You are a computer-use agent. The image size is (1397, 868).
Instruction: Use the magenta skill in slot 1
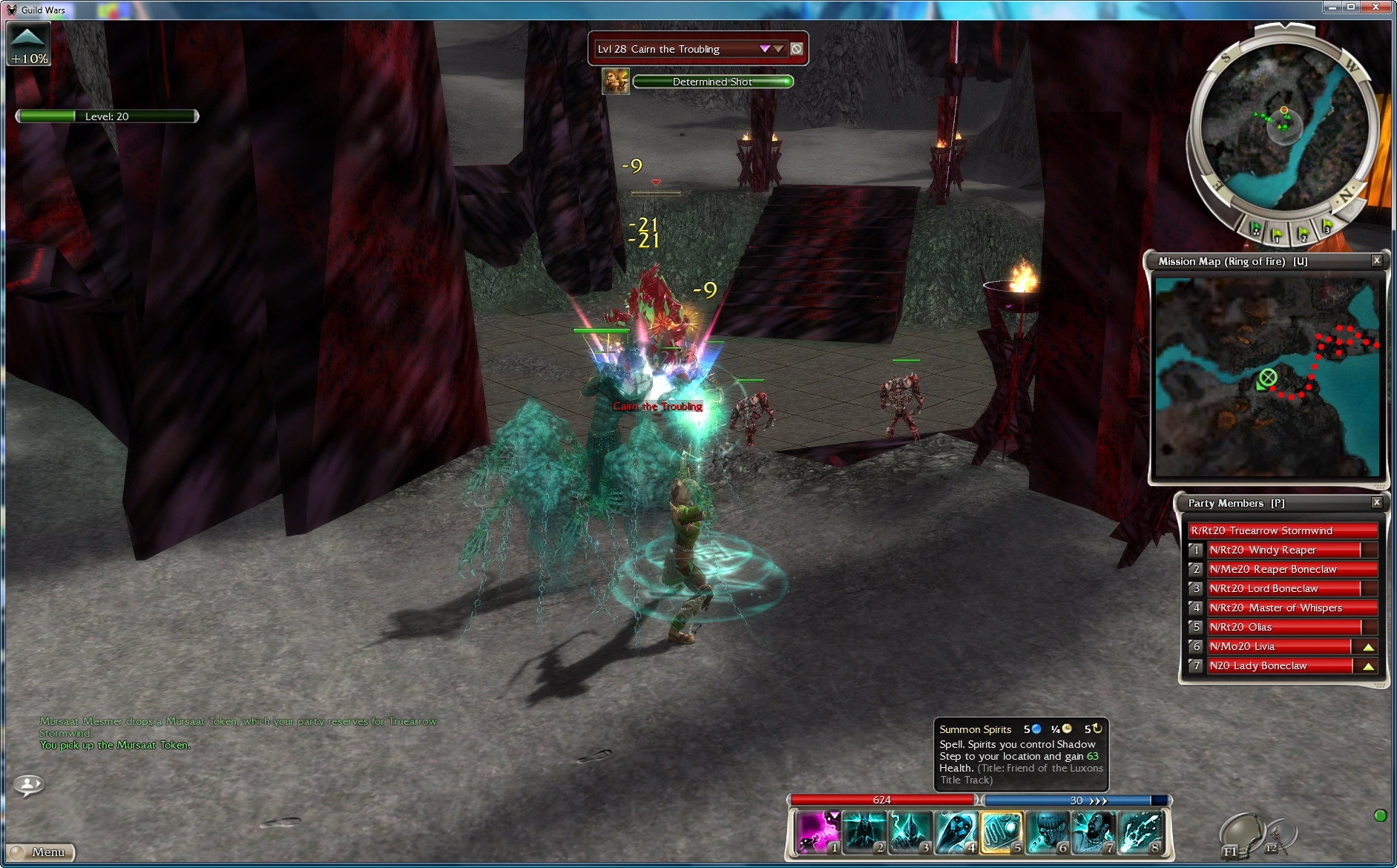pyautogui.click(x=818, y=832)
